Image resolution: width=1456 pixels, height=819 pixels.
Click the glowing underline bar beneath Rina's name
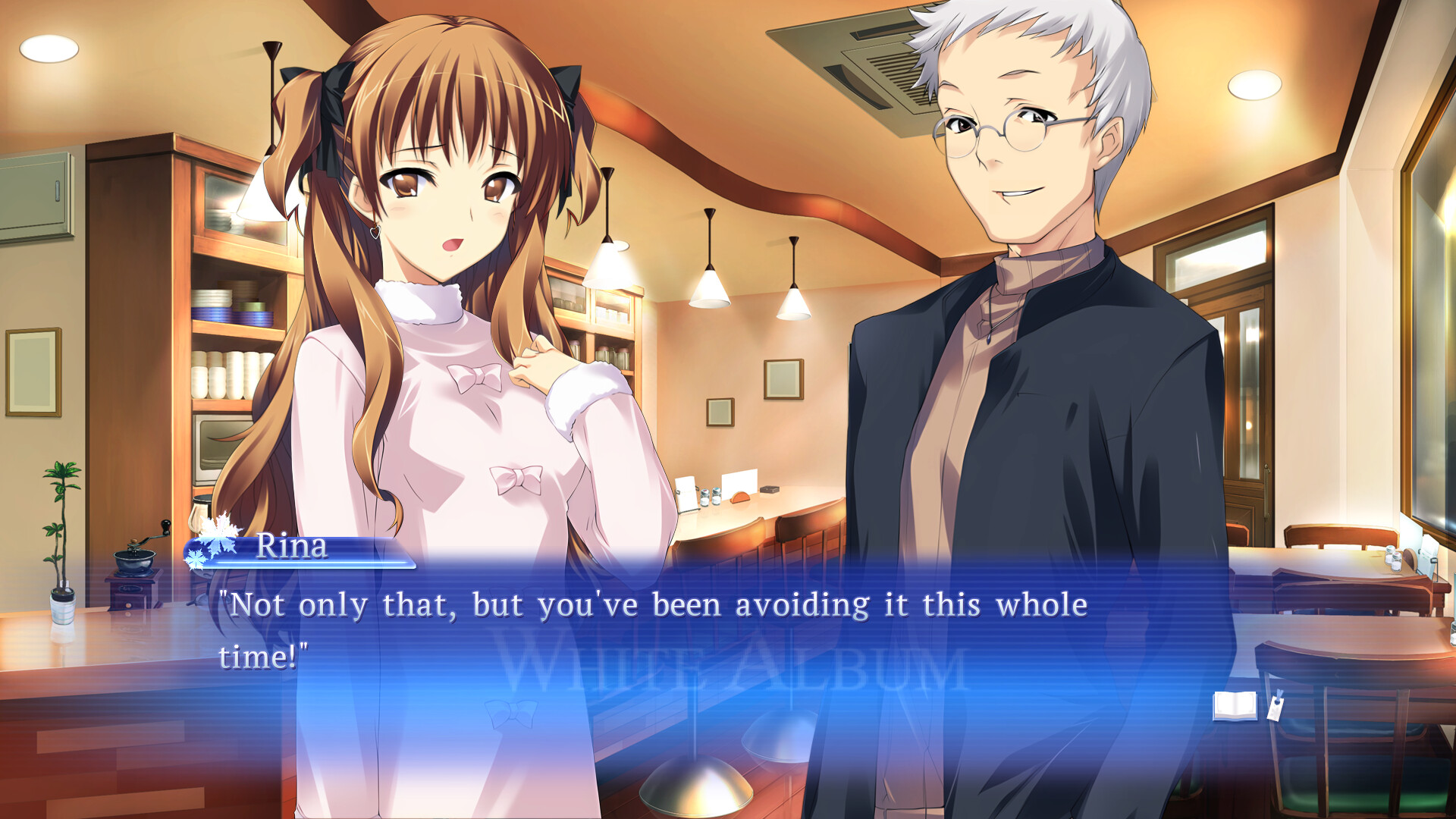tap(303, 564)
